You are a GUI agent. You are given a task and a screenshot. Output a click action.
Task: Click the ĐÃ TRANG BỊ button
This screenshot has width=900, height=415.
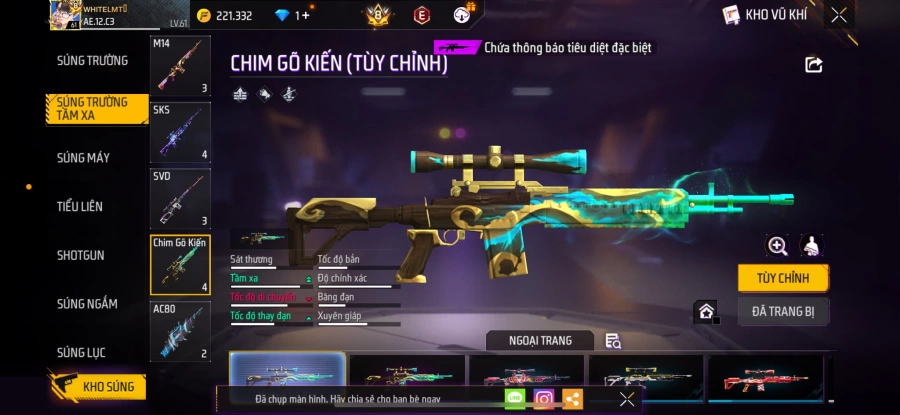click(x=783, y=312)
